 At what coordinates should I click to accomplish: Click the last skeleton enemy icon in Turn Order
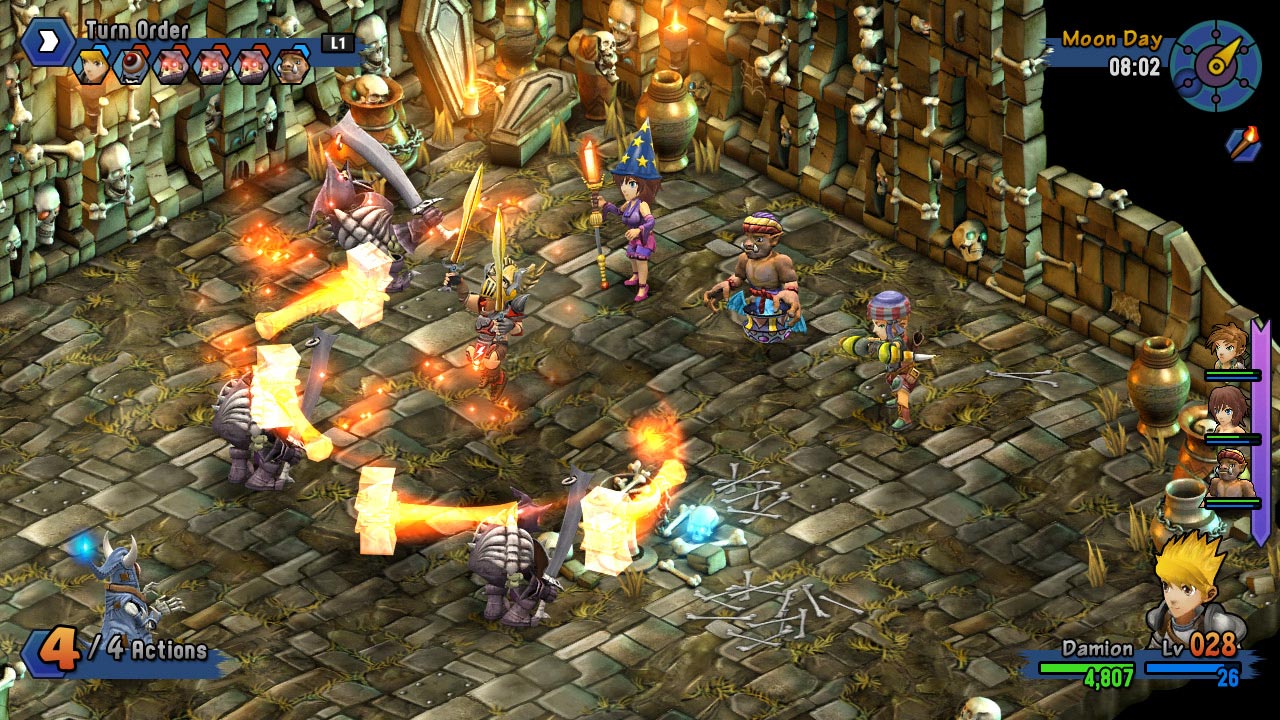[x=254, y=66]
